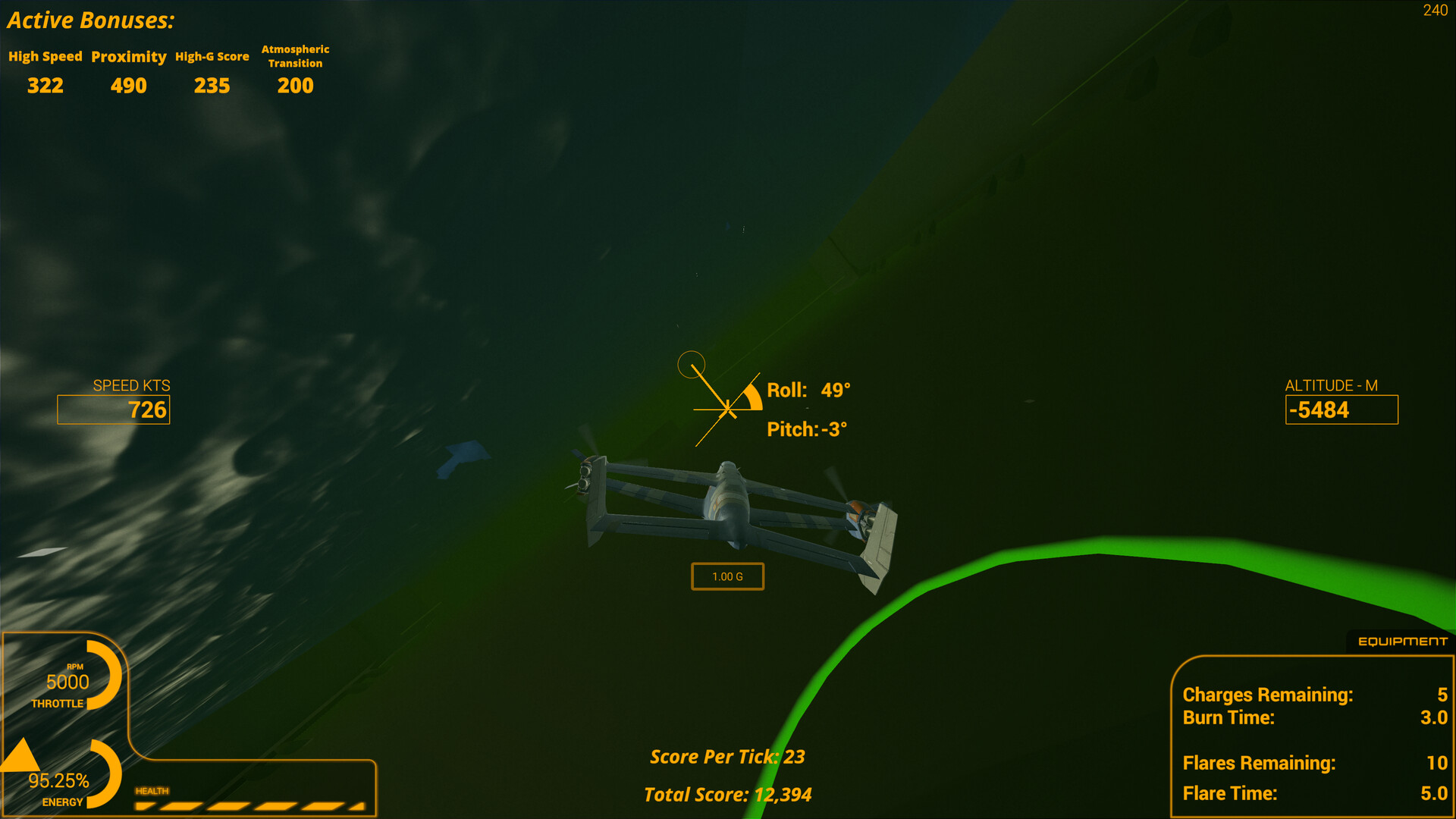Click the Total Score display

(726, 795)
